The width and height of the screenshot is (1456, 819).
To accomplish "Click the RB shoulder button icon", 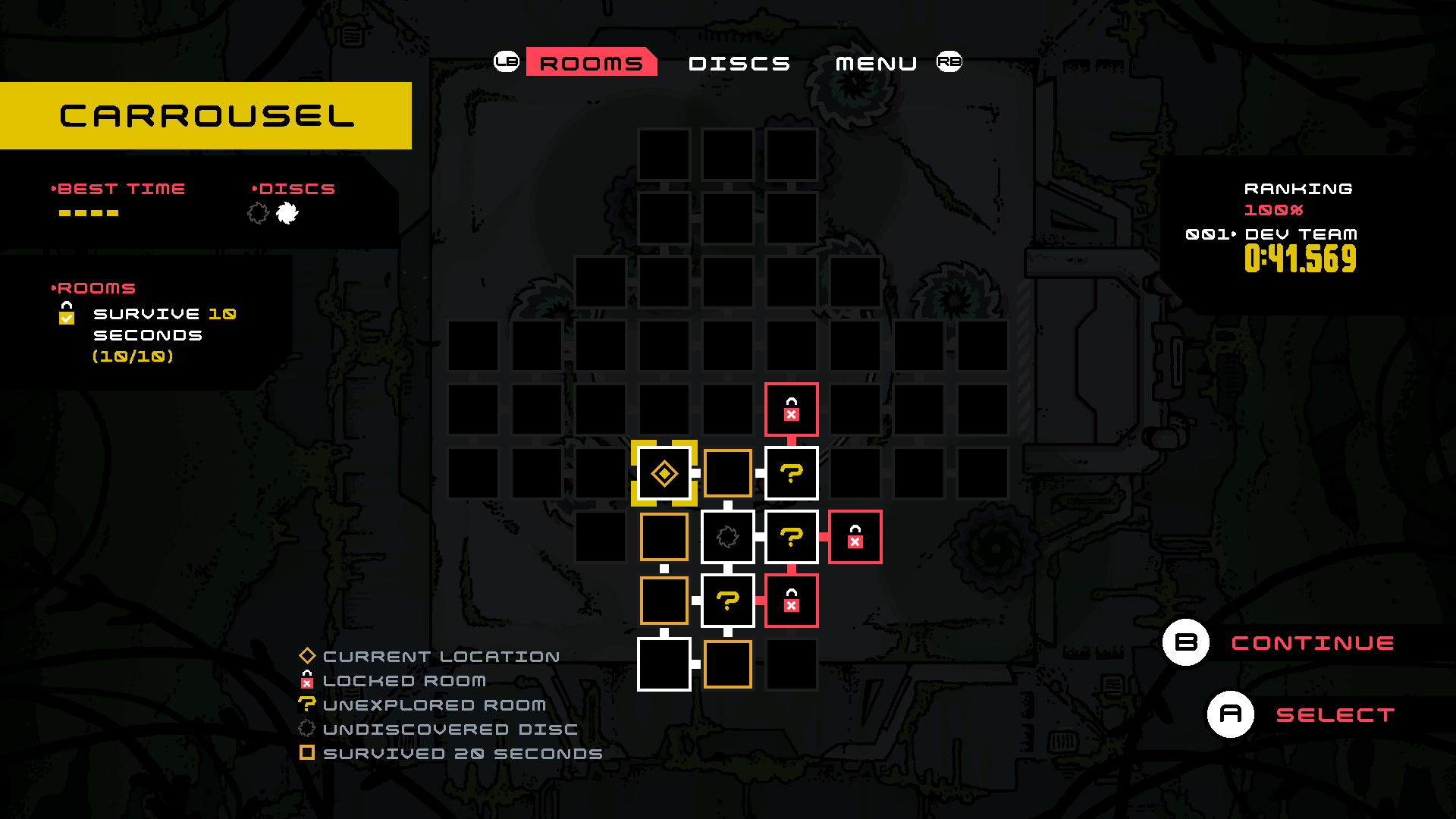I will (x=949, y=61).
